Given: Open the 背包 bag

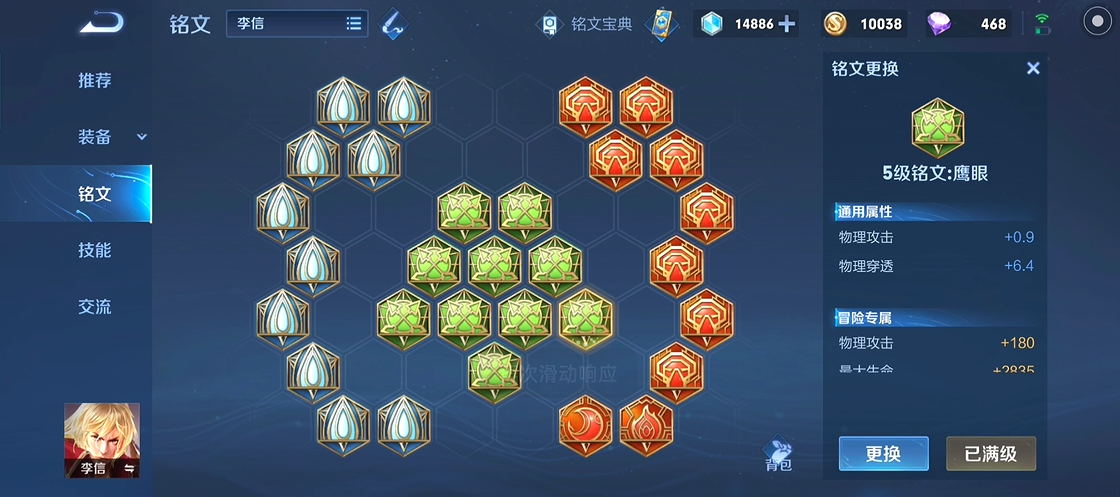Looking at the screenshot, I should click(779, 455).
